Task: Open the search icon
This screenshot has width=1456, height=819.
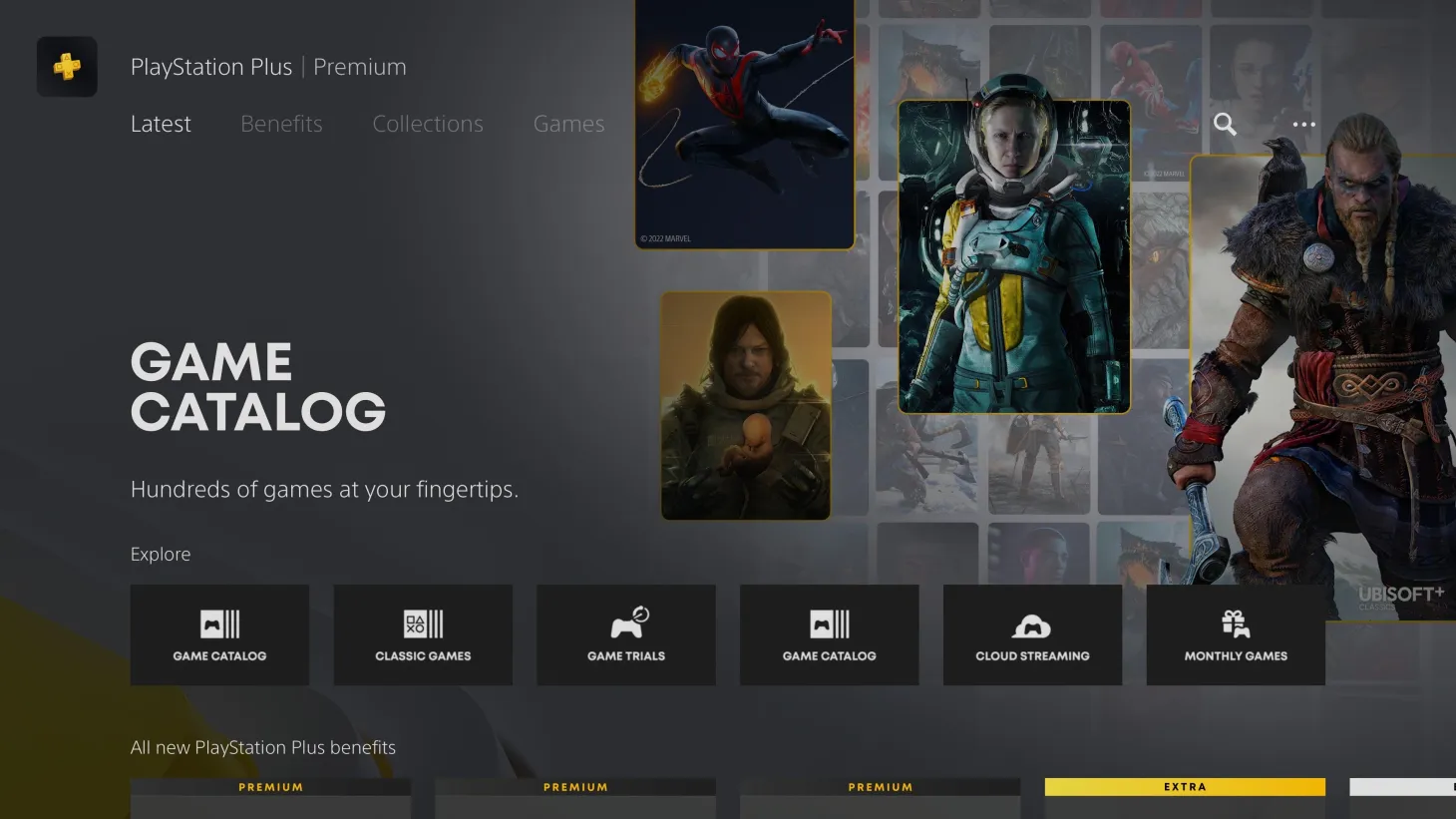Action: click(1225, 124)
